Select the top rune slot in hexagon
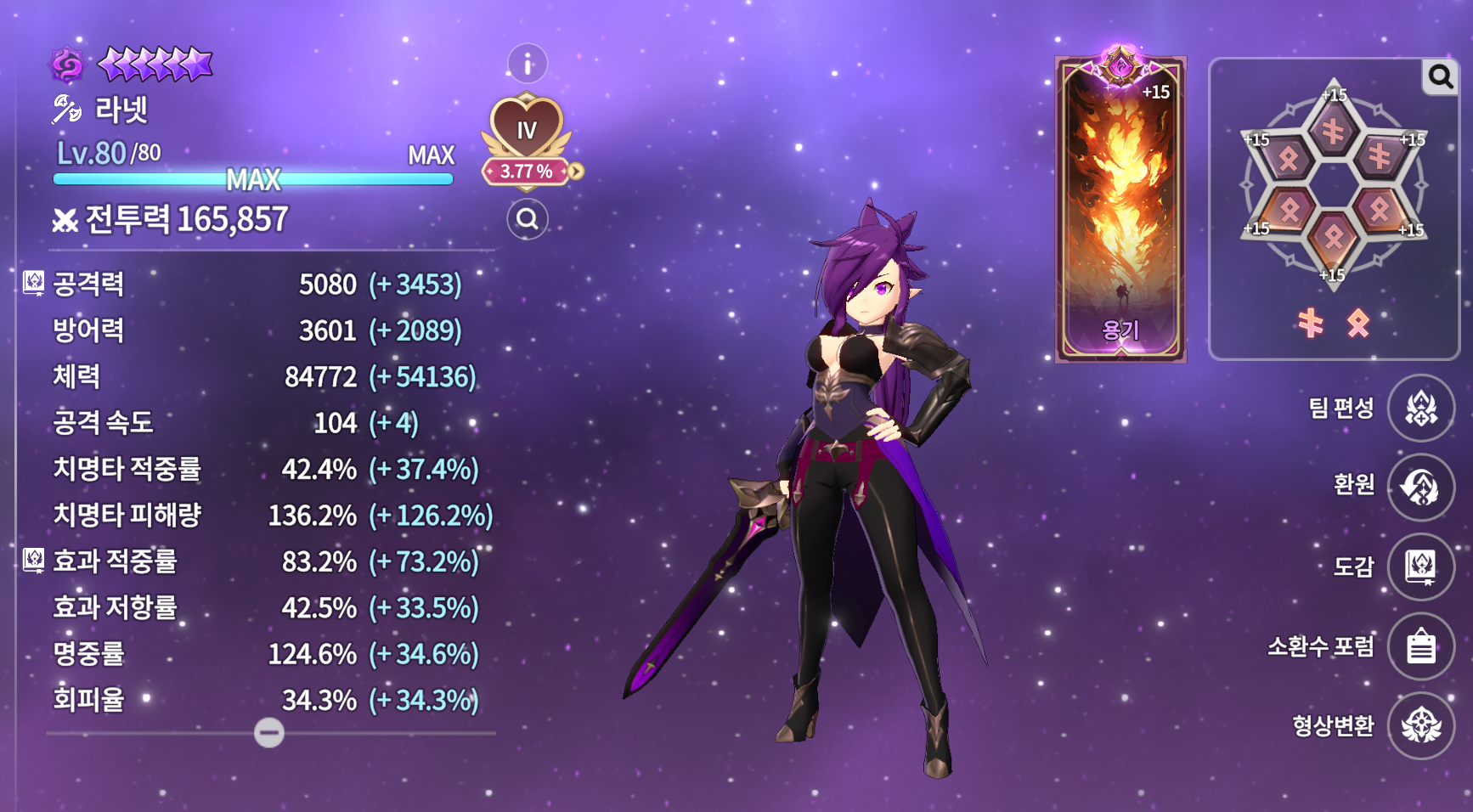This screenshot has width=1473, height=812. [x=1333, y=131]
